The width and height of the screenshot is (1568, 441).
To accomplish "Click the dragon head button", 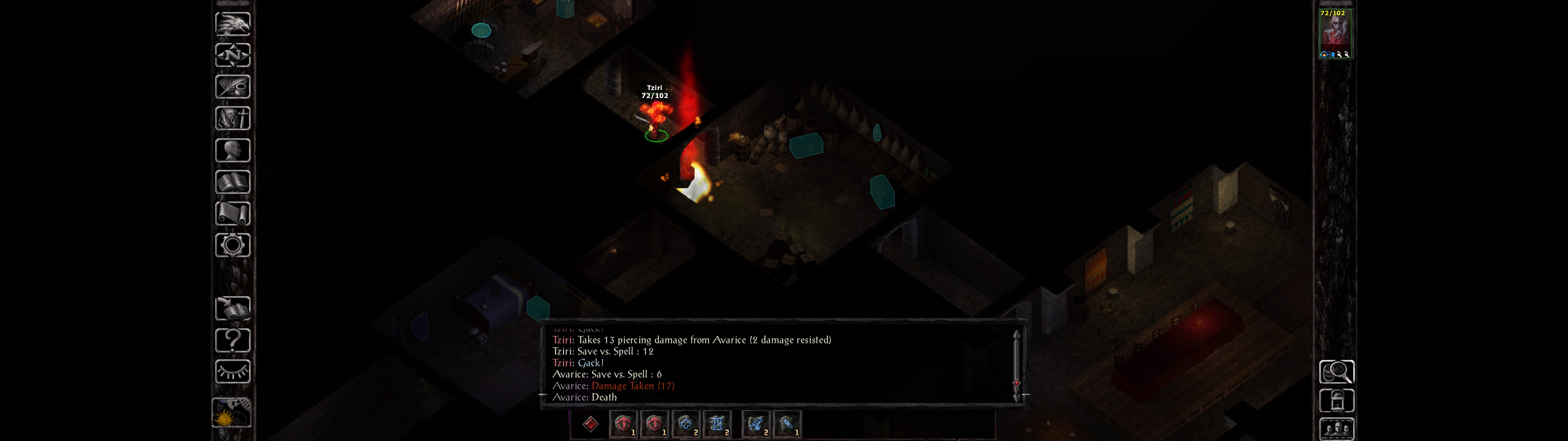I will 232,24.
